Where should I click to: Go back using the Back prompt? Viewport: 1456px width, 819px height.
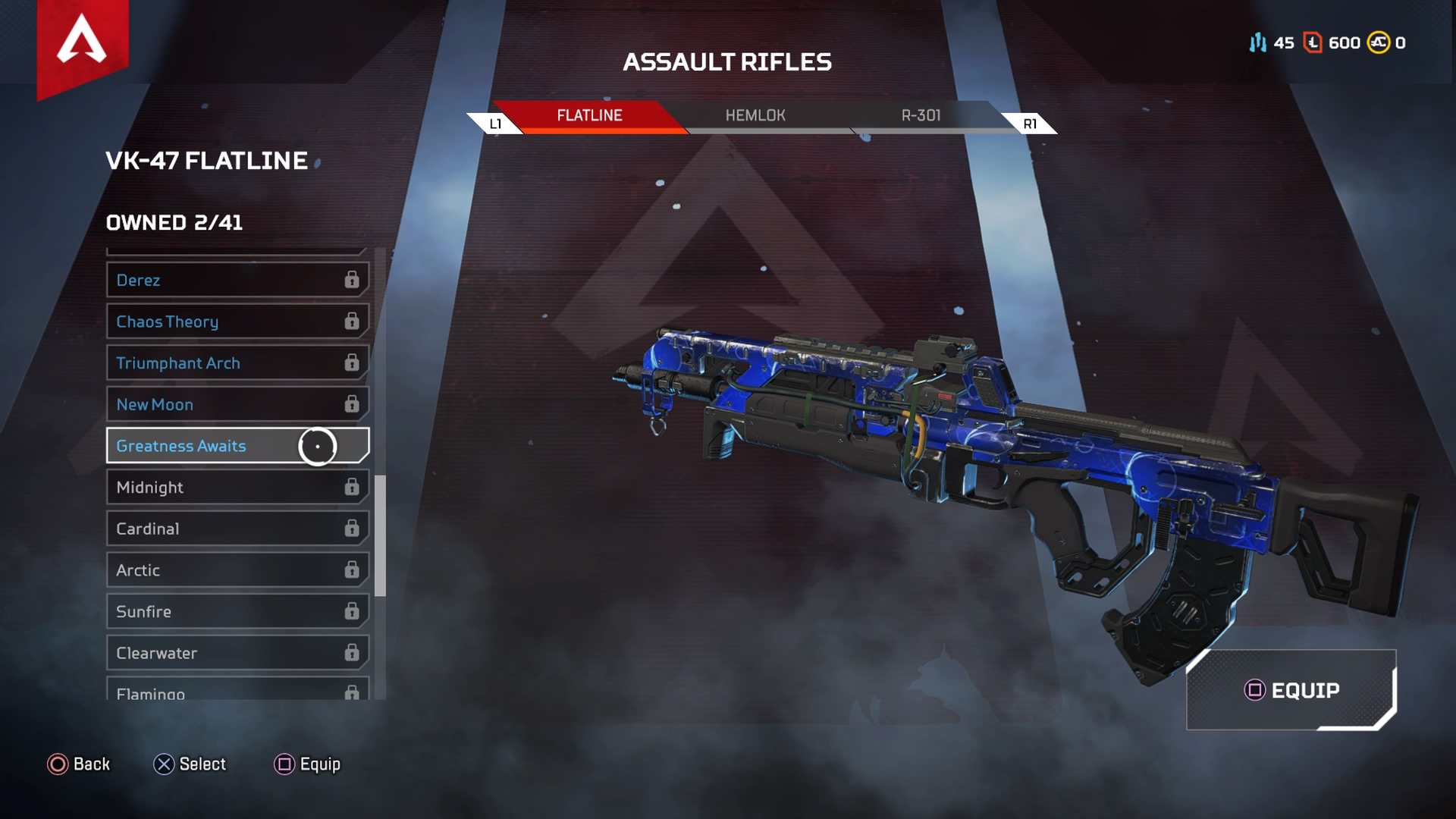pos(79,764)
